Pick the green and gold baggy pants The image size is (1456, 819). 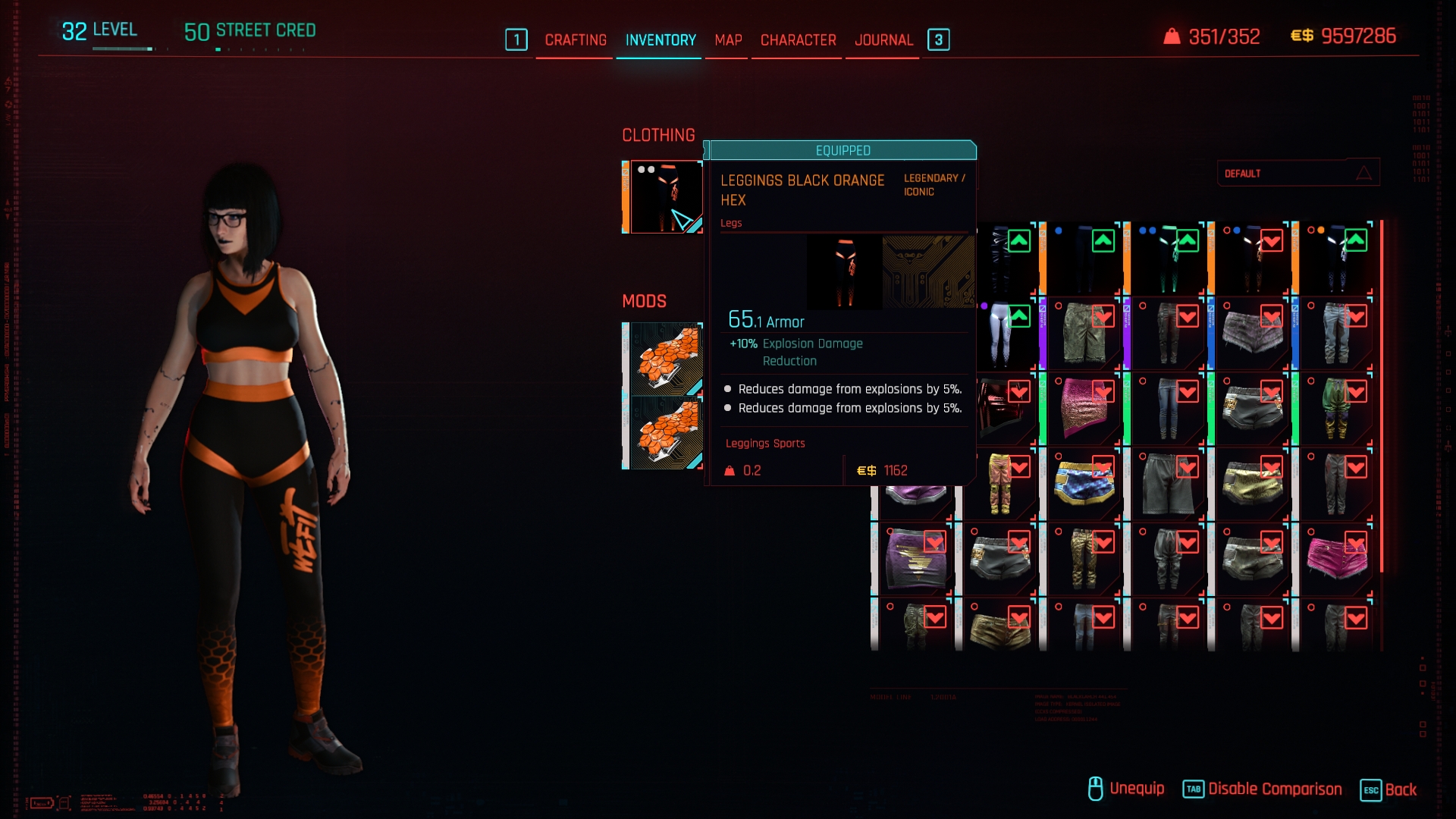point(1336,409)
